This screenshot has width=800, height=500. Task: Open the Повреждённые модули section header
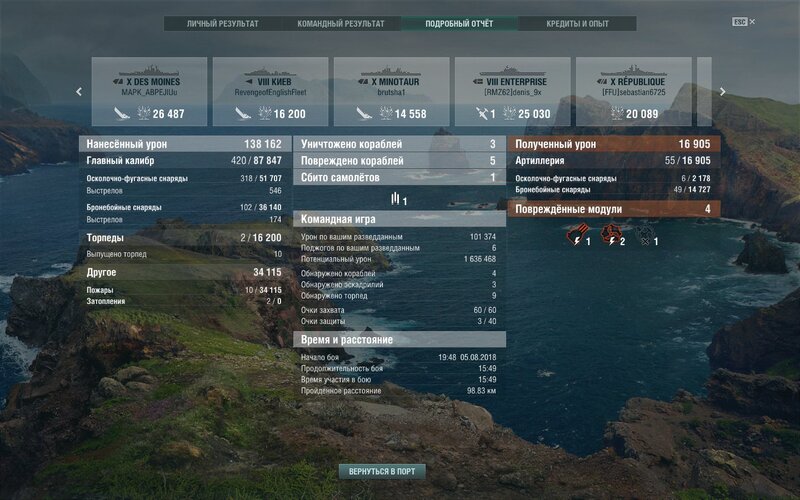(616, 209)
